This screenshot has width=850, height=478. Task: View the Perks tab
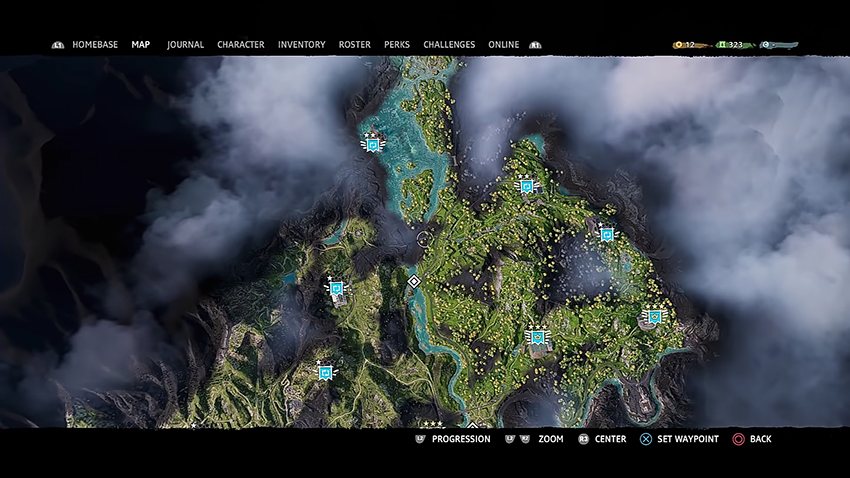tap(397, 45)
